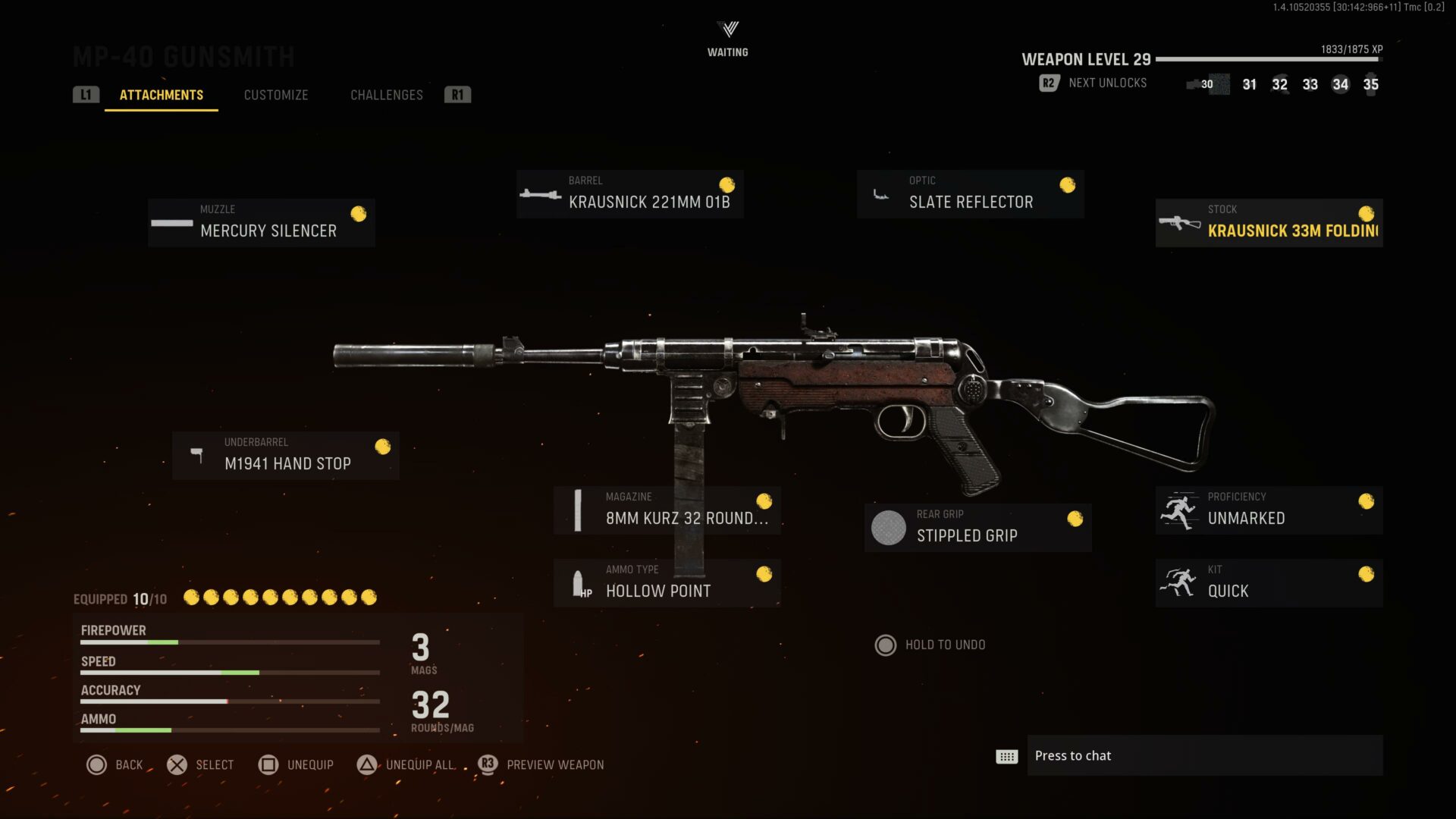Open the Unmarked proficiency slot

(x=1269, y=510)
